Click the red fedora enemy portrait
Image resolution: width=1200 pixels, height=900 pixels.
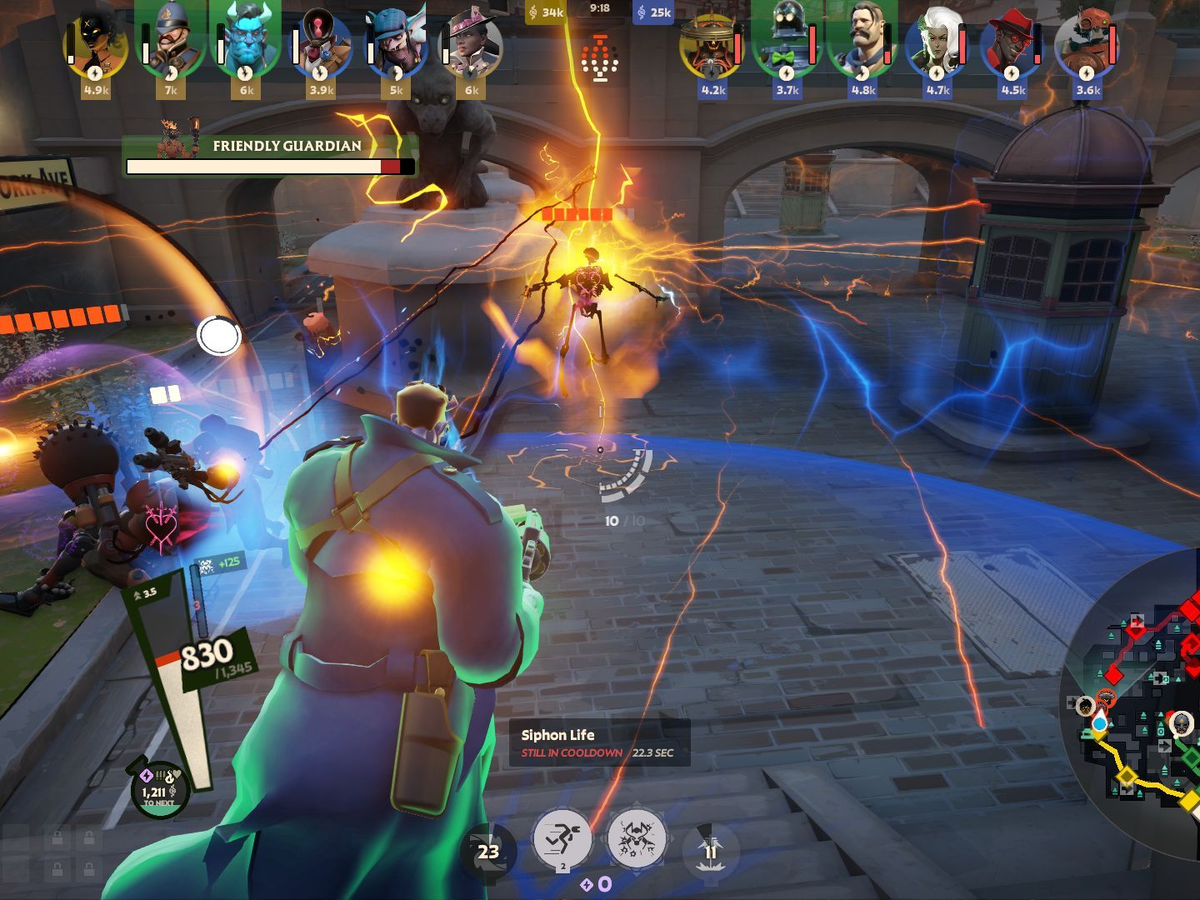coord(1011,44)
